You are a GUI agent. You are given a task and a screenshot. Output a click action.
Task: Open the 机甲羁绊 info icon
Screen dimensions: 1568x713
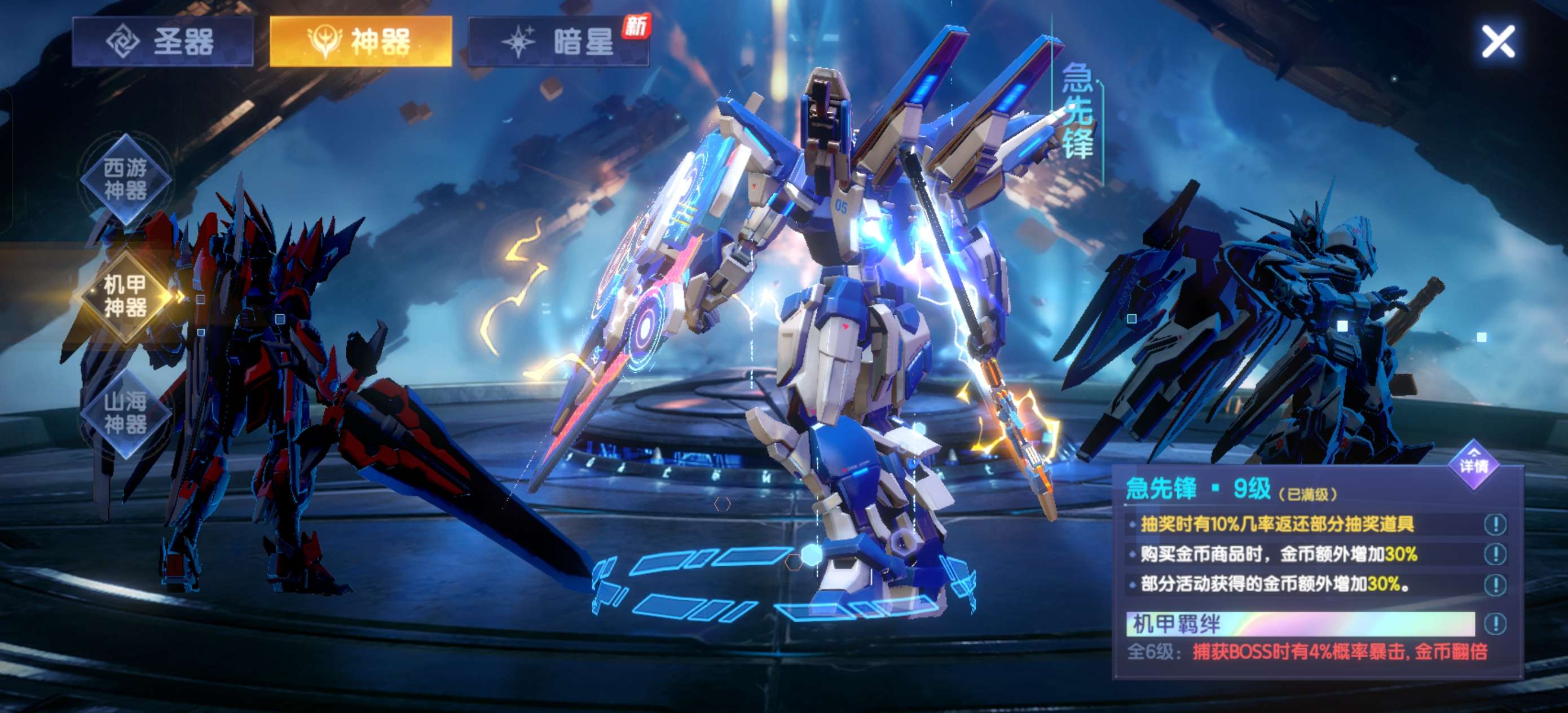pyautogui.click(x=1495, y=623)
